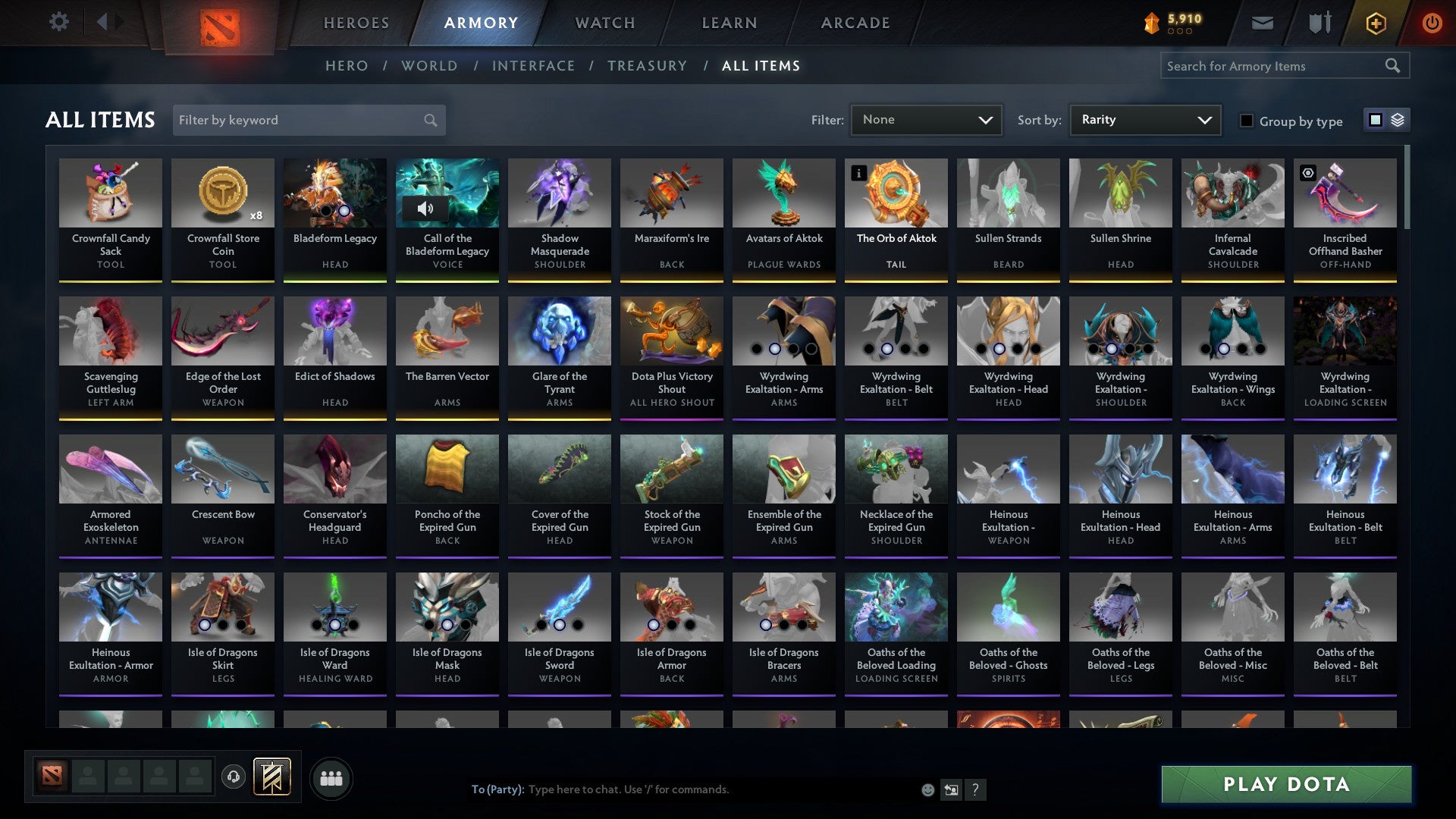Open the friends list with the people icon
Image resolution: width=1456 pixels, height=819 pixels.
330,777
